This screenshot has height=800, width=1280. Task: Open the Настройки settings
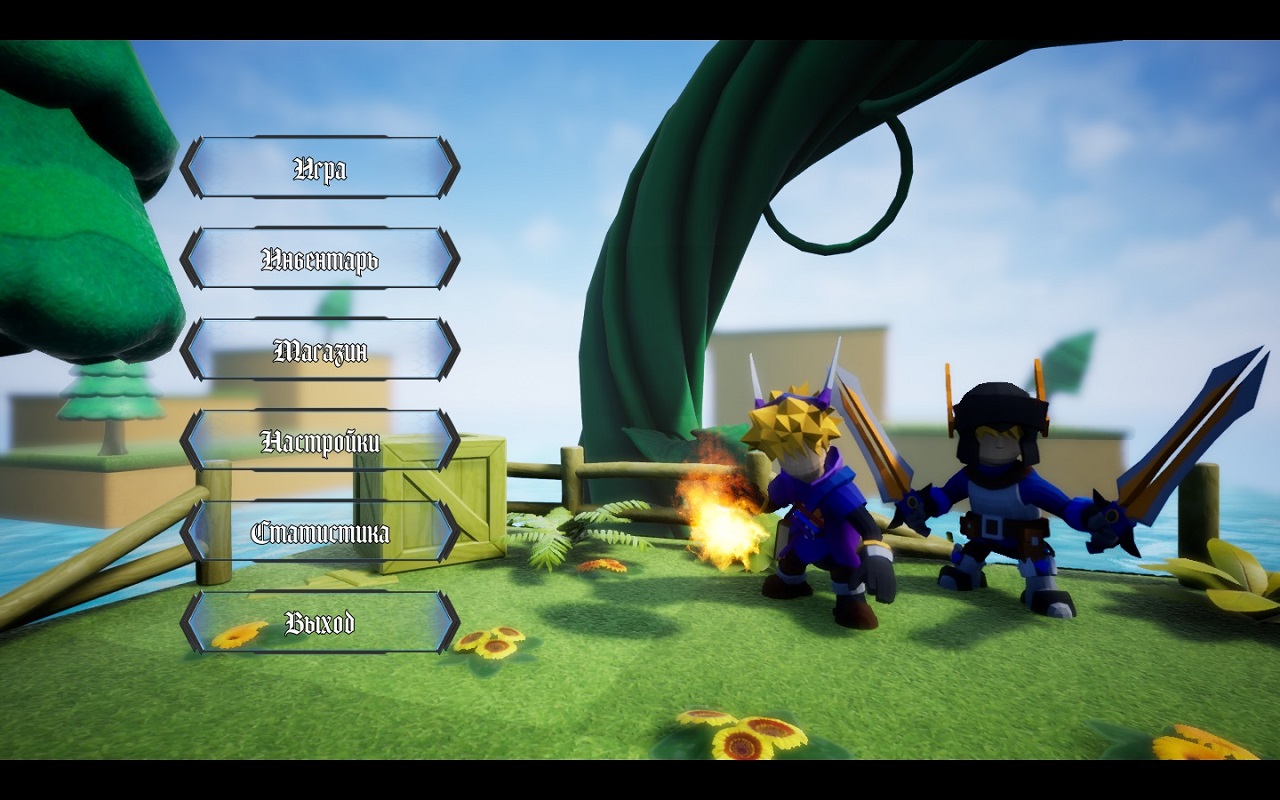coord(320,441)
